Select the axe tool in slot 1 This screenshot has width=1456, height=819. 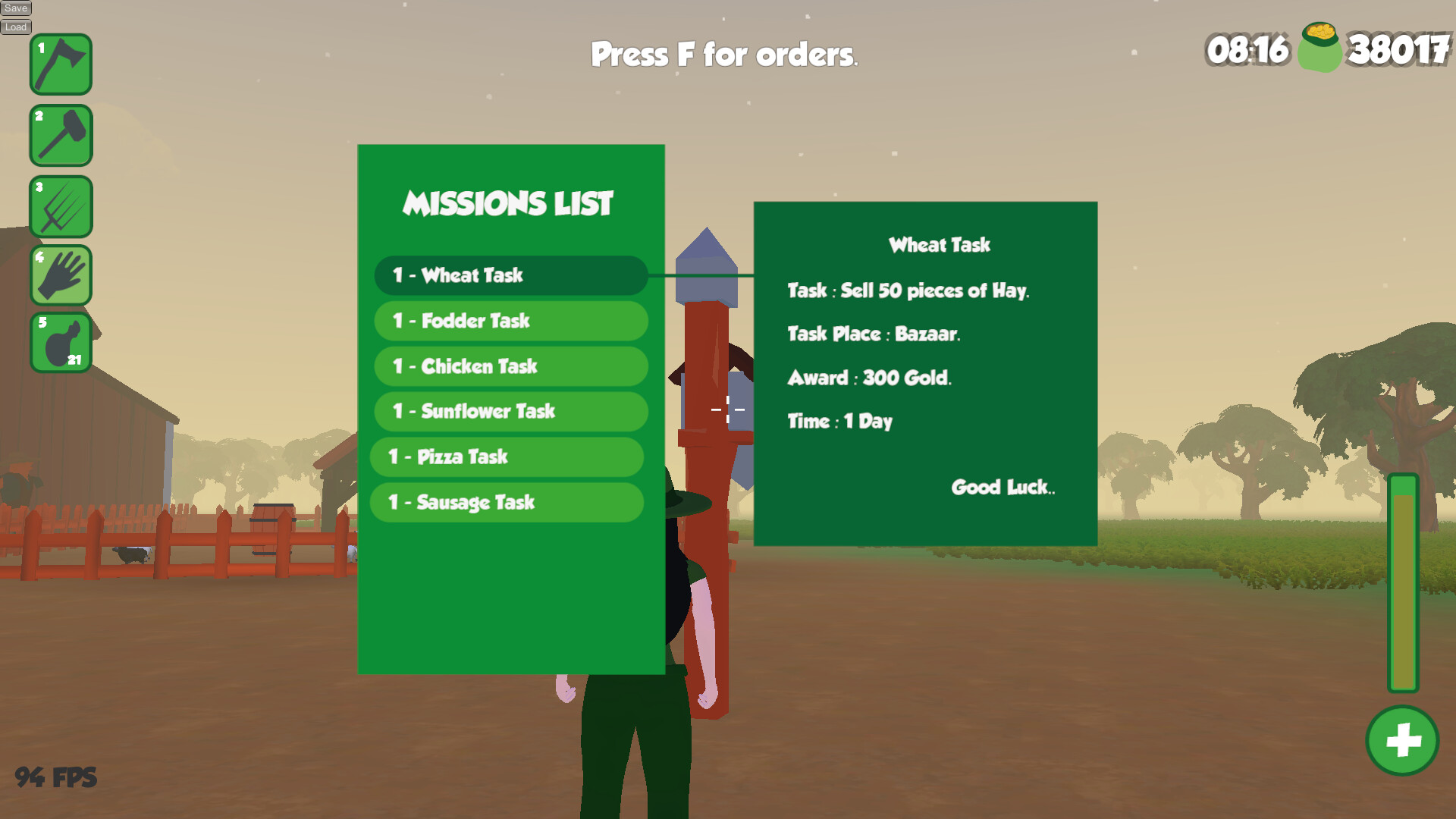pos(61,64)
